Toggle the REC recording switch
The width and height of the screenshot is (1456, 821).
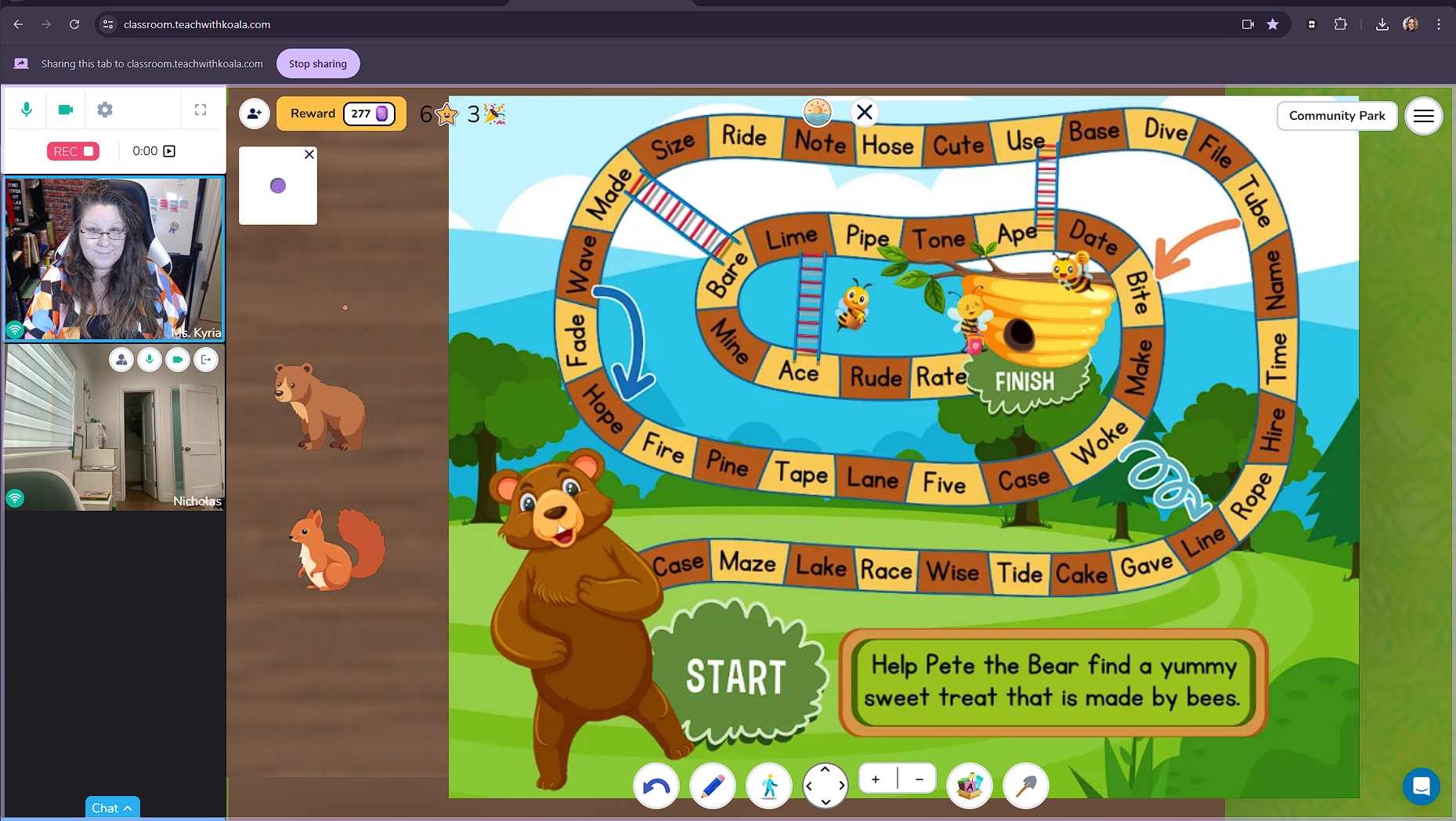(72, 150)
